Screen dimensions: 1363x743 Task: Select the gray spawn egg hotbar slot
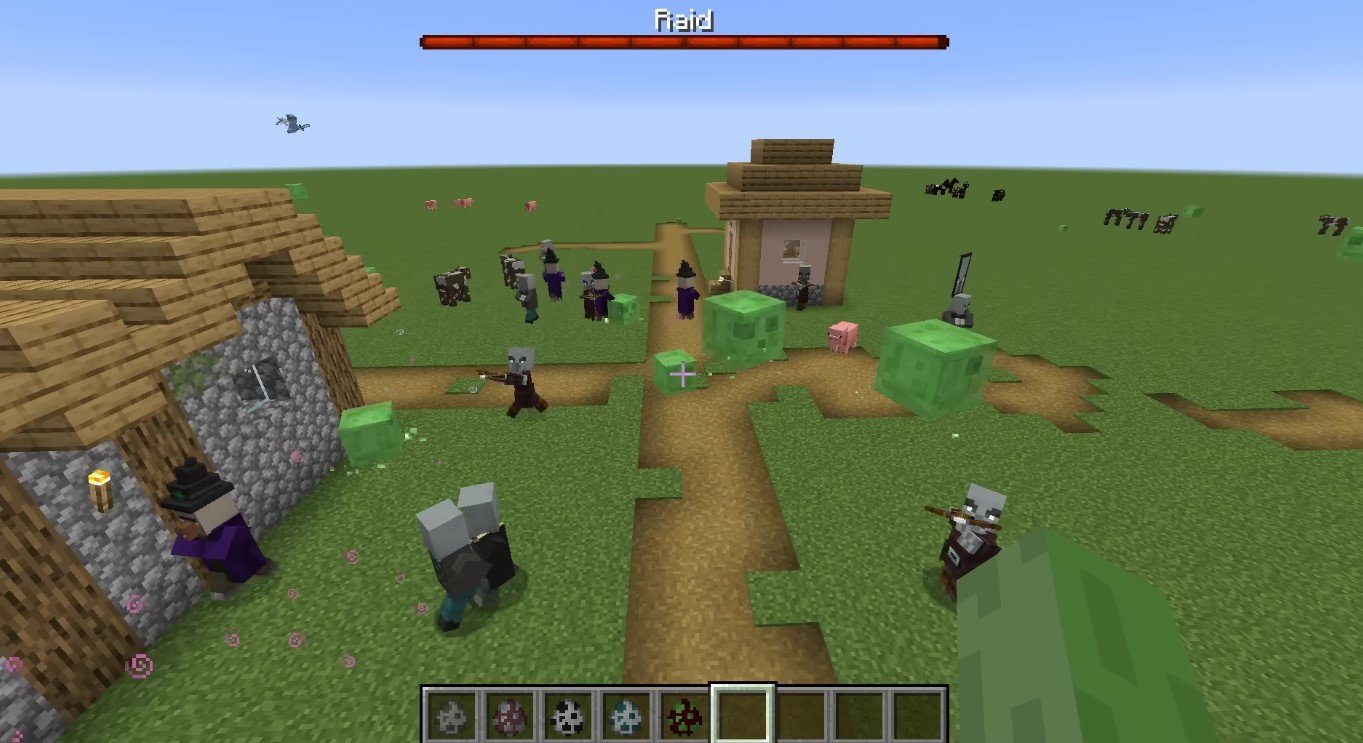(x=450, y=714)
